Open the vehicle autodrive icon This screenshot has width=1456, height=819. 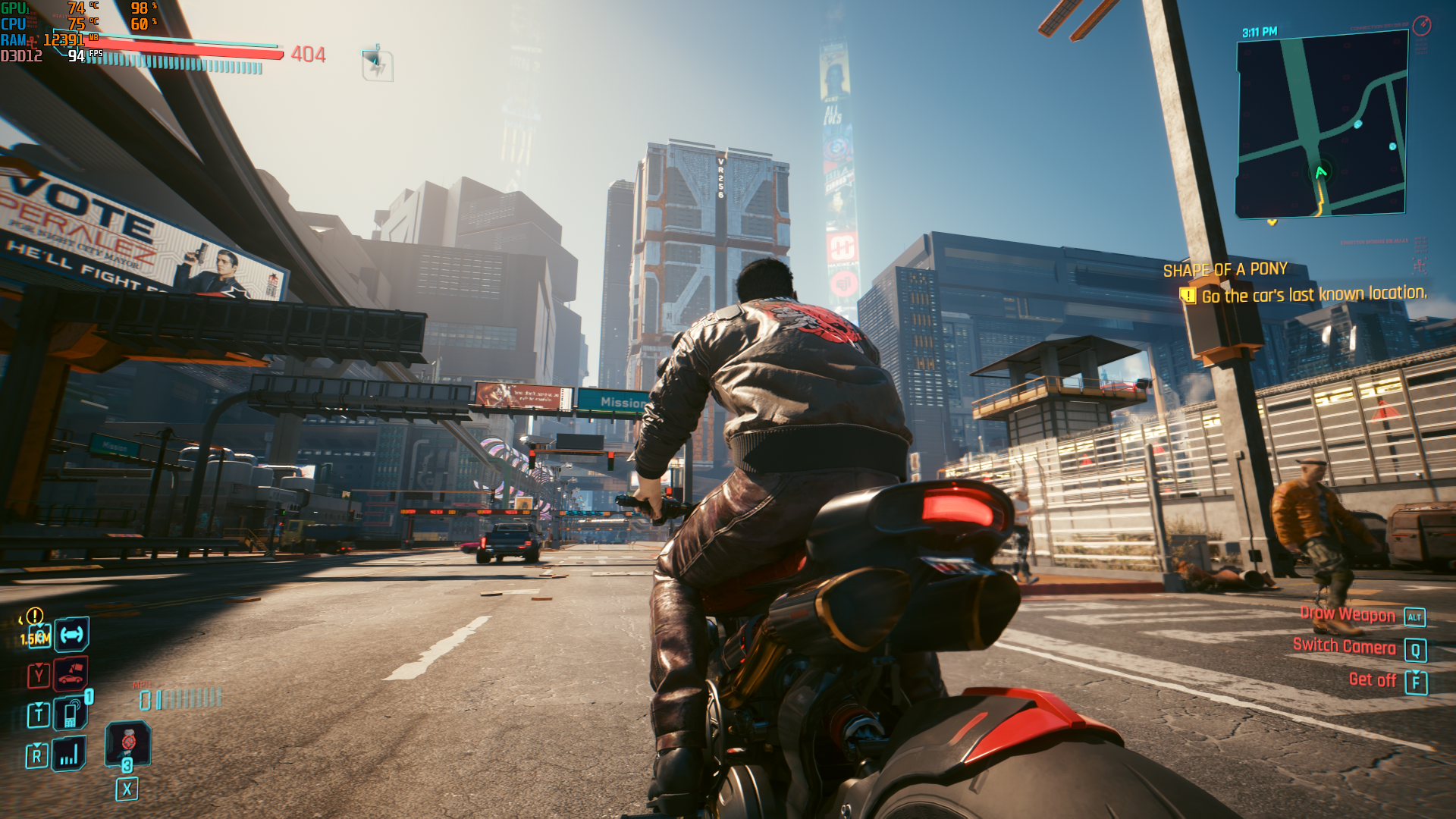(x=72, y=634)
